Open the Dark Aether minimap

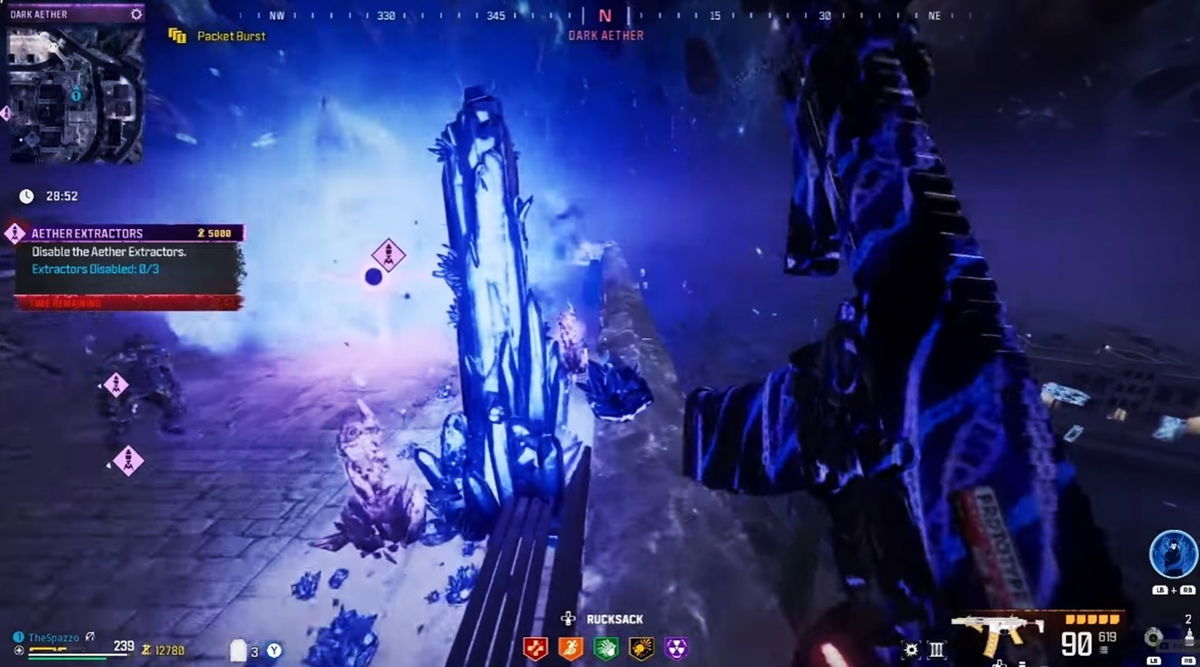(77, 94)
